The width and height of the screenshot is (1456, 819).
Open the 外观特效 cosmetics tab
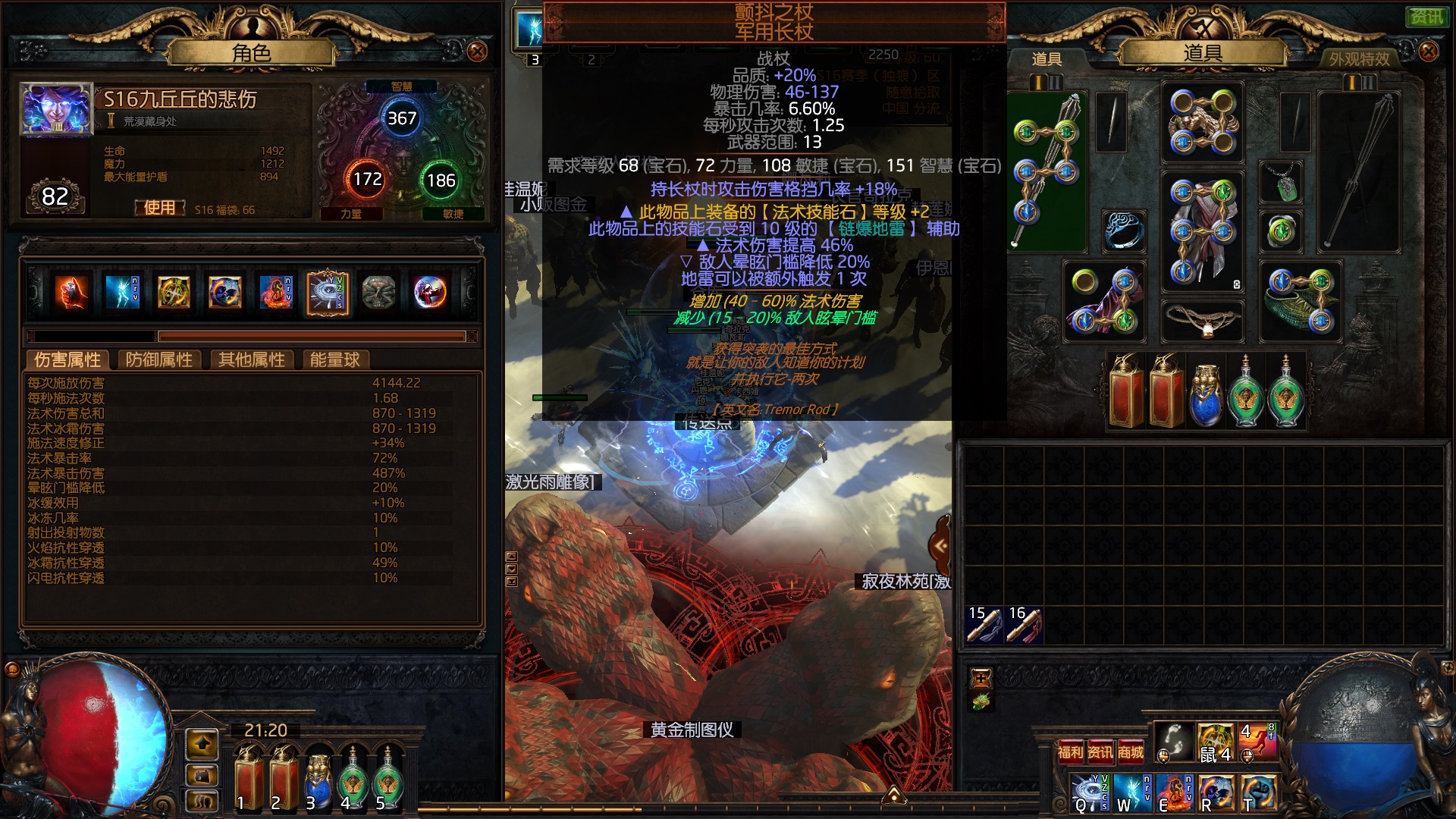1359,58
